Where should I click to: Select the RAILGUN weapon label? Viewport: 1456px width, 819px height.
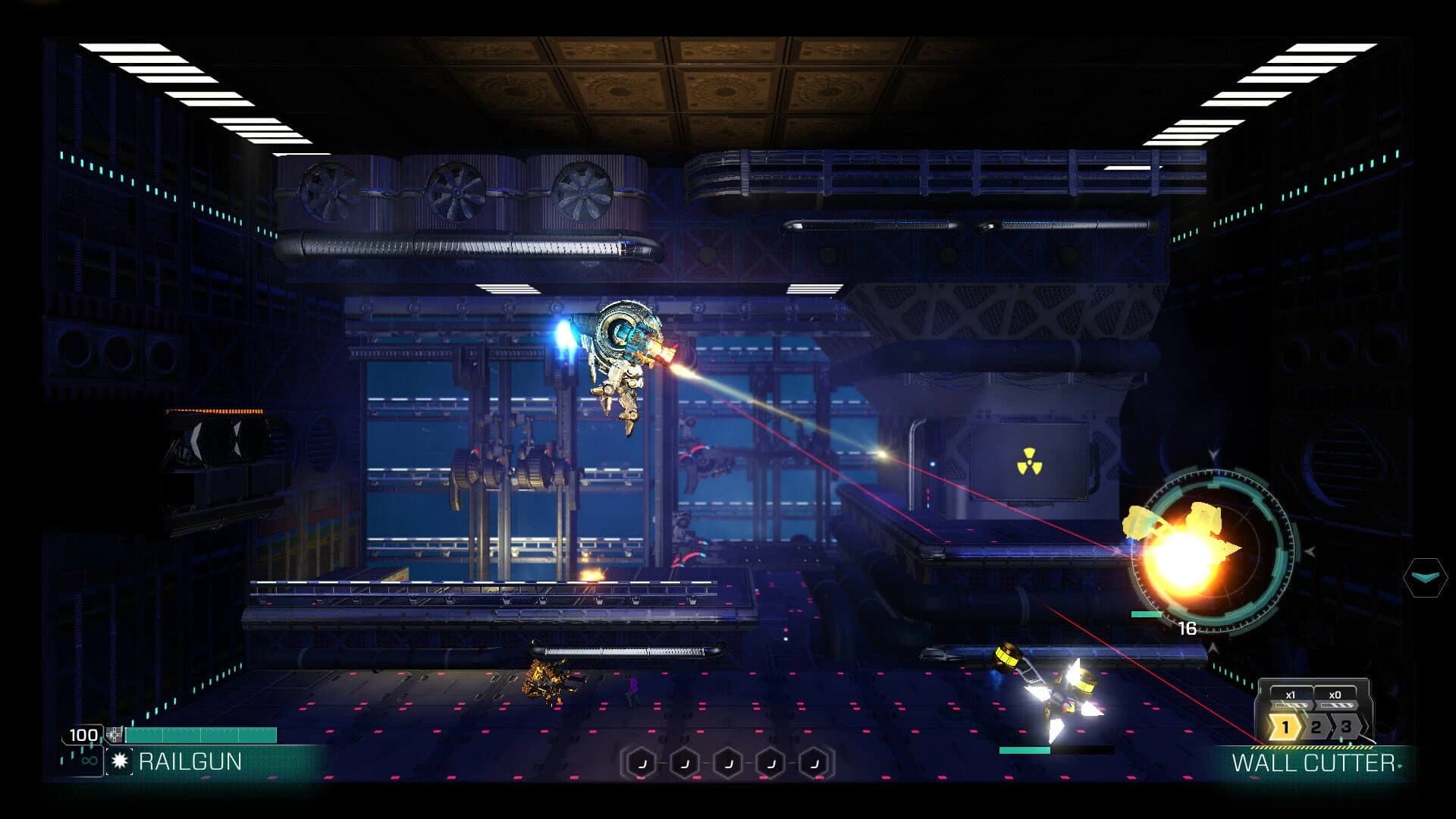(x=190, y=761)
